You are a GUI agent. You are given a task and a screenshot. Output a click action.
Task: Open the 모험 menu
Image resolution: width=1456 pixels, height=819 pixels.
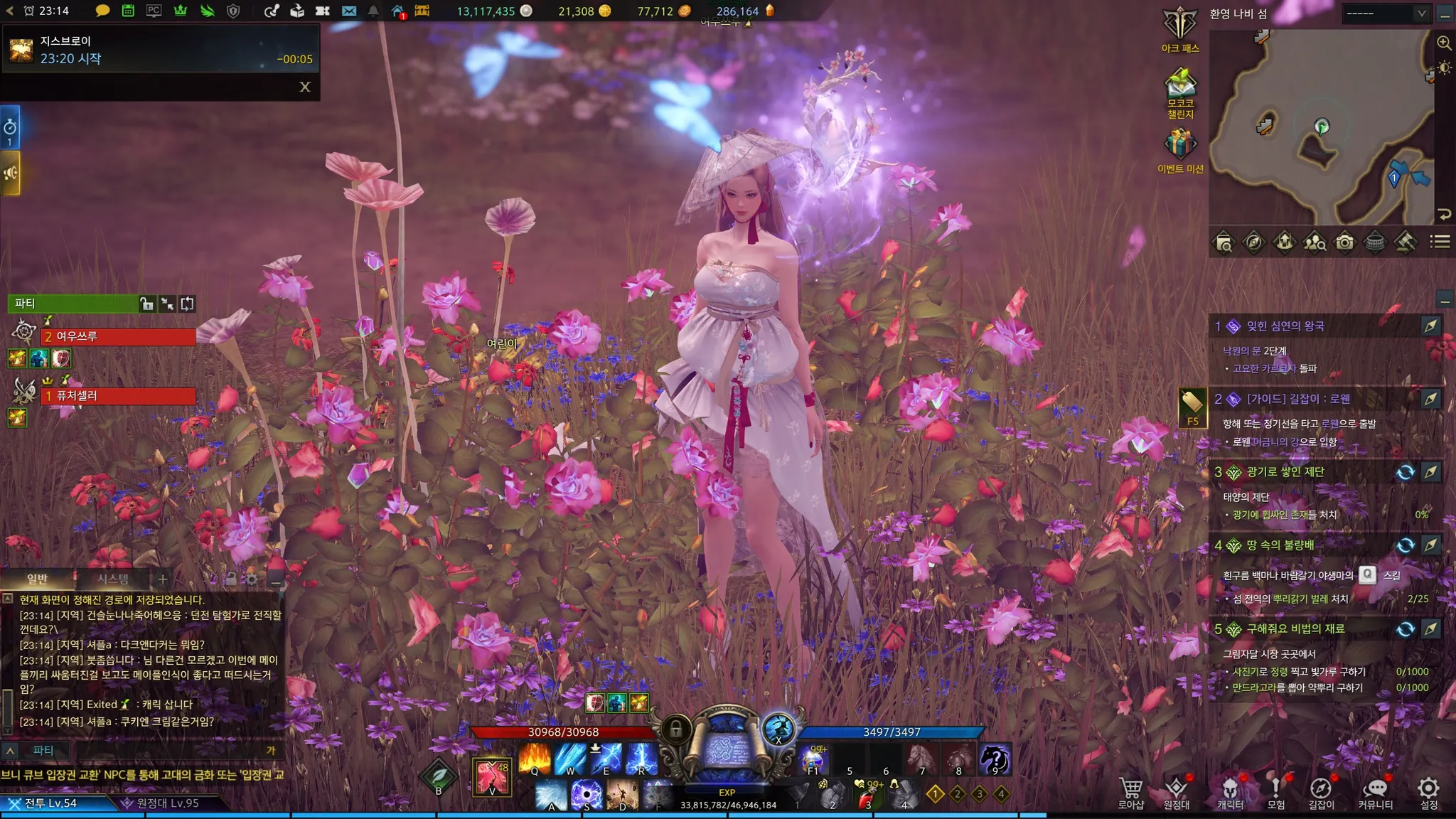pyautogui.click(x=1275, y=792)
